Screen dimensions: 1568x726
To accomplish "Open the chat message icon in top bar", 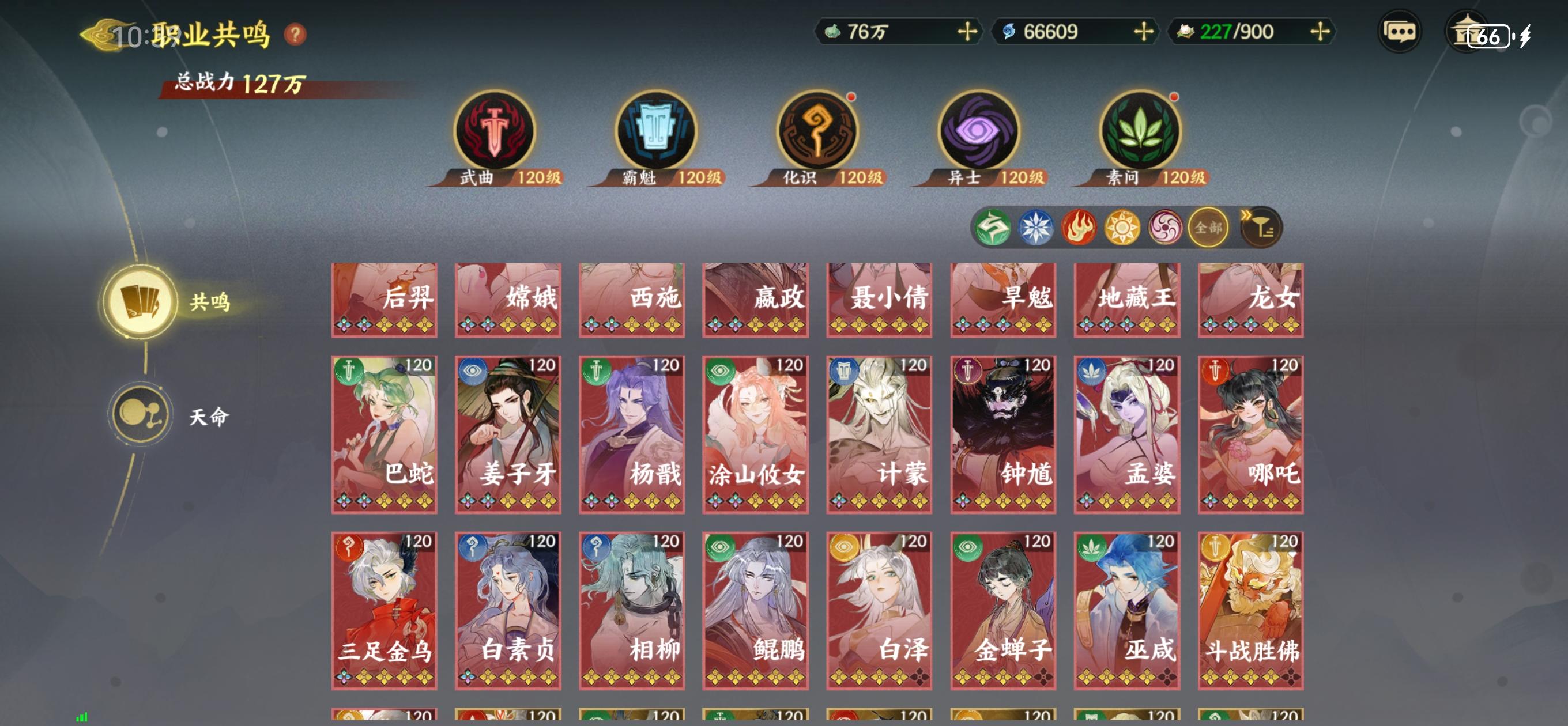I will (x=1402, y=32).
